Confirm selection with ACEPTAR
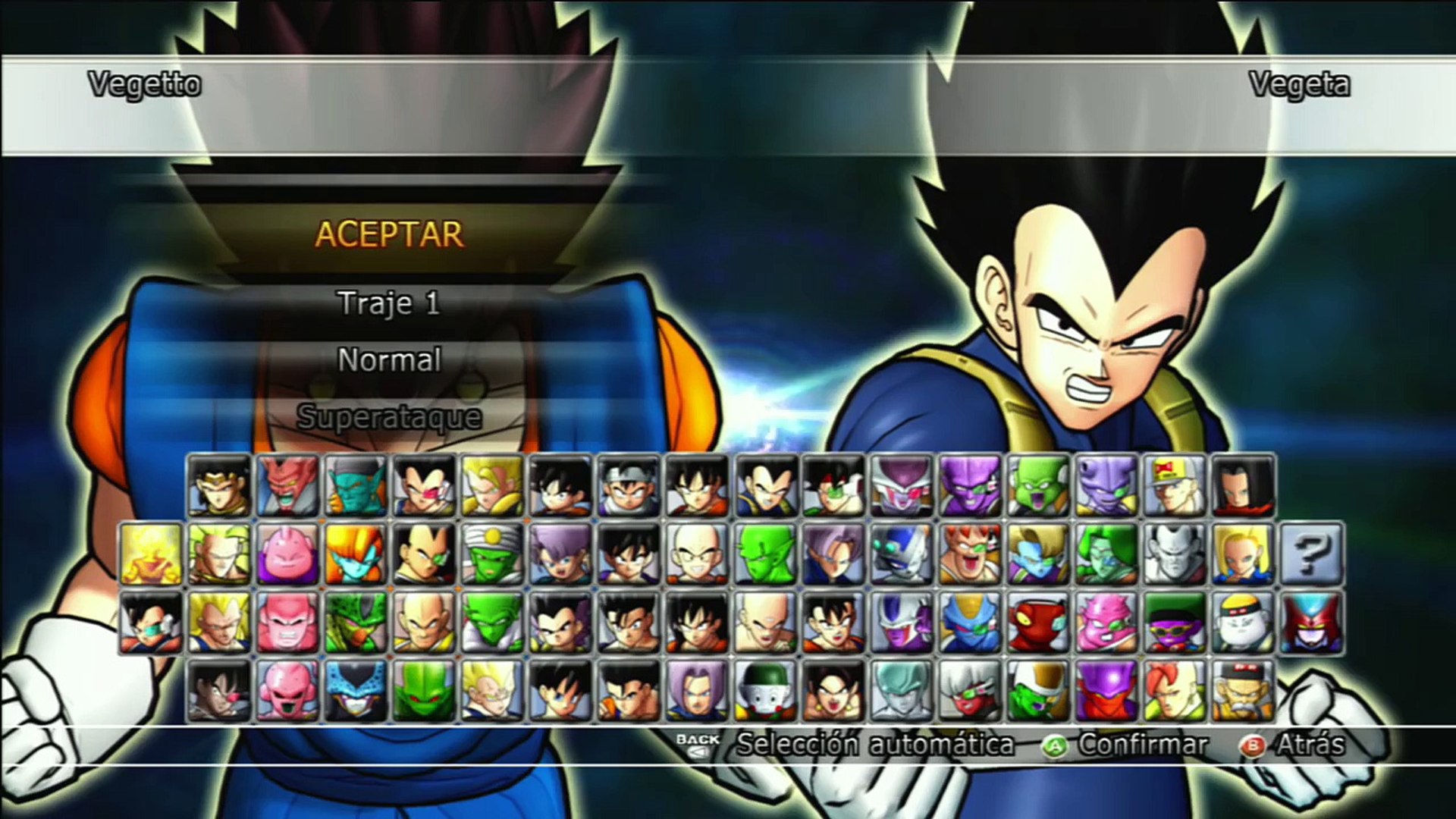The width and height of the screenshot is (1456, 819). point(389,234)
